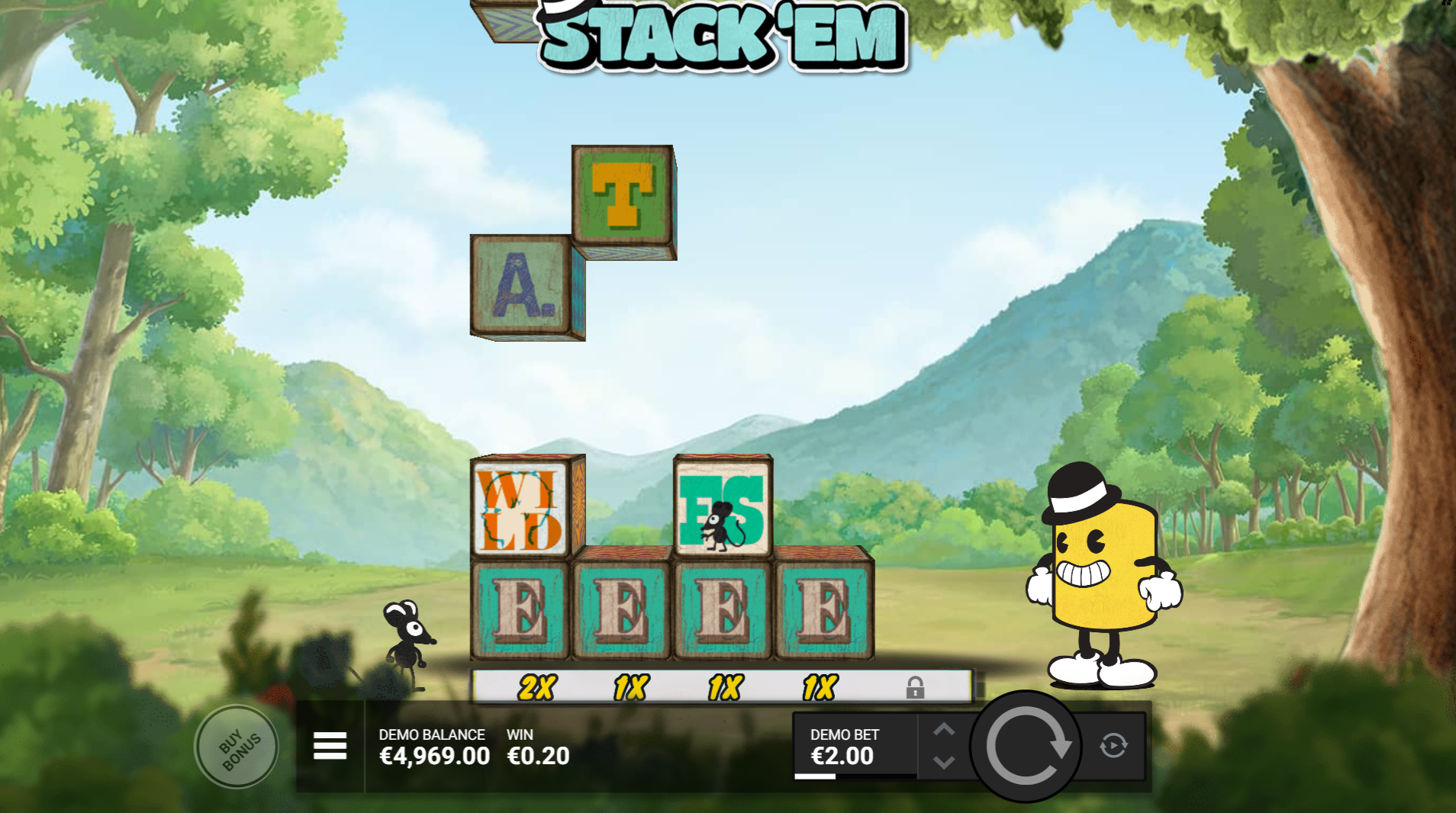Open the hamburger game menu
This screenshot has width=1456, height=813.
click(x=330, y=745)
